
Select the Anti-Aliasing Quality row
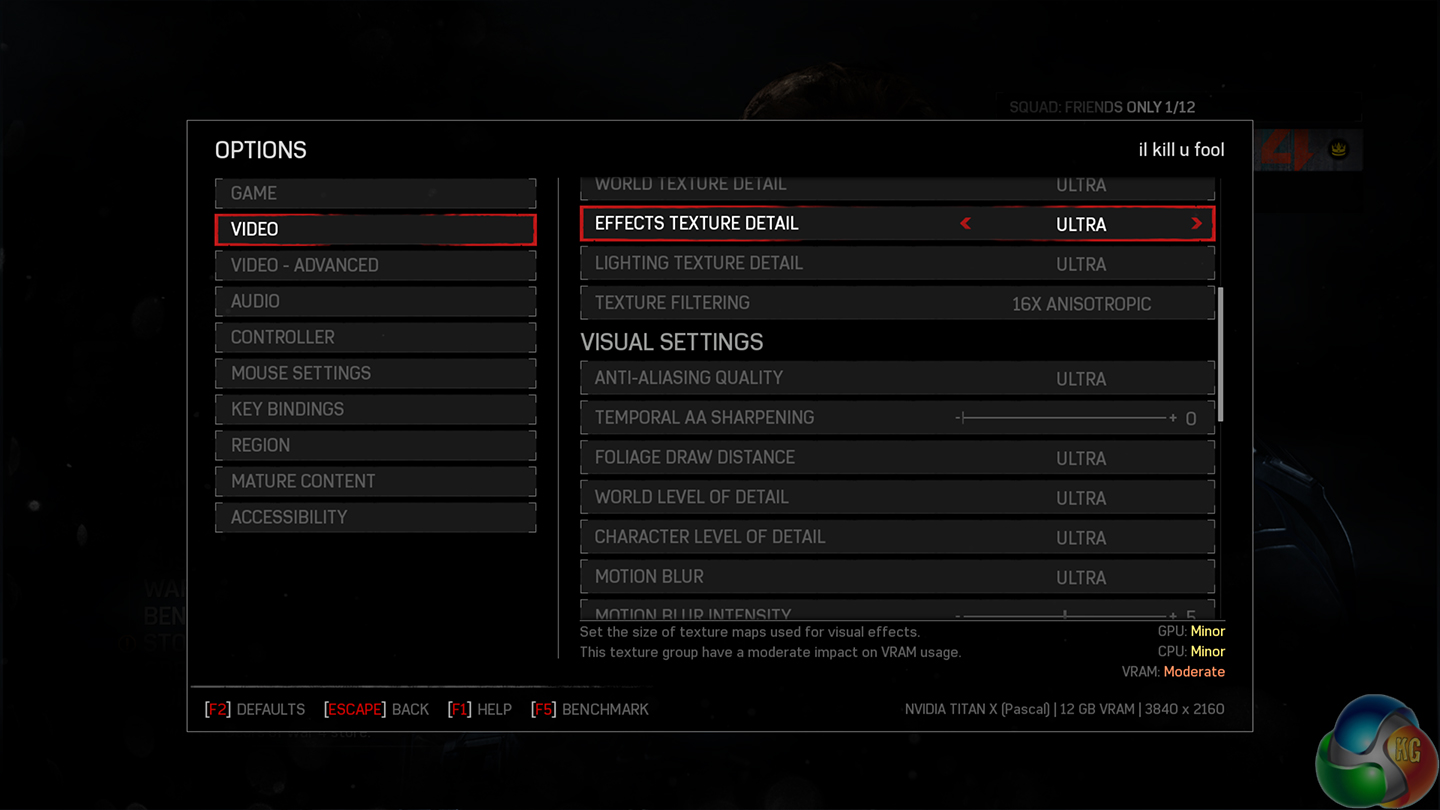tap(897, 378)
